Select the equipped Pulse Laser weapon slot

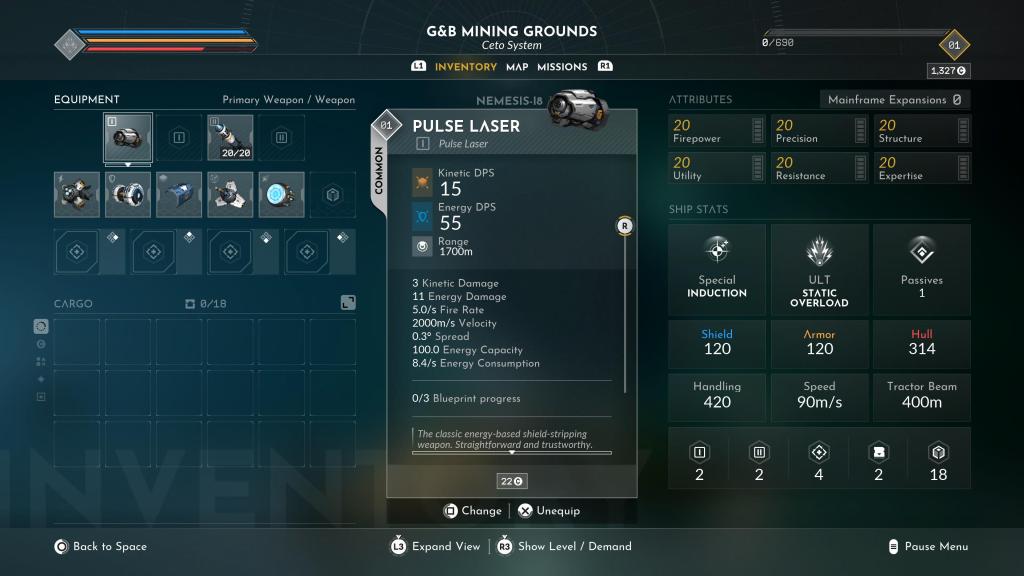(128, 138)
